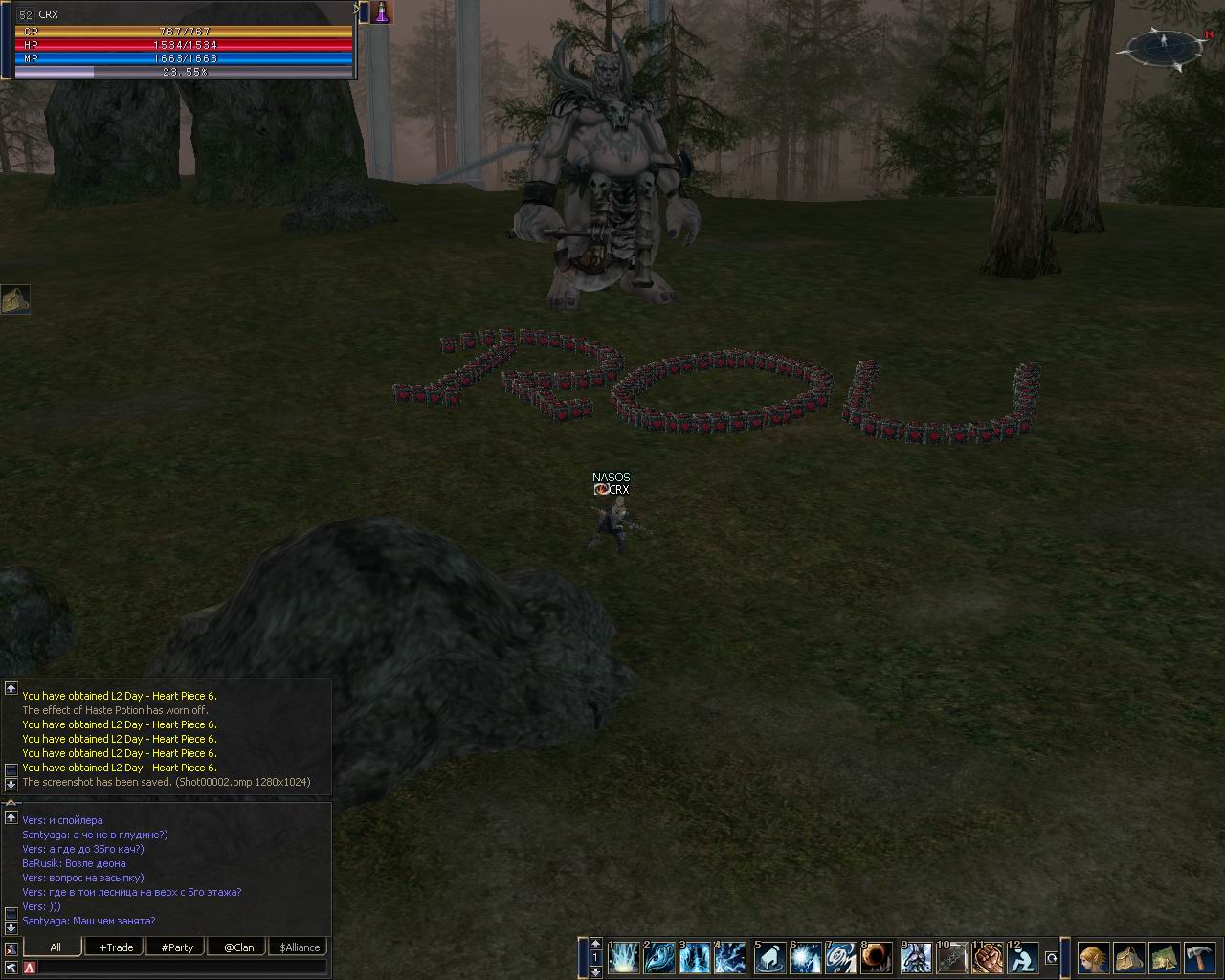The width and height of the screenshot is (1225, 980).
Task: Select the purple potion buff icon
Action: 382,12
